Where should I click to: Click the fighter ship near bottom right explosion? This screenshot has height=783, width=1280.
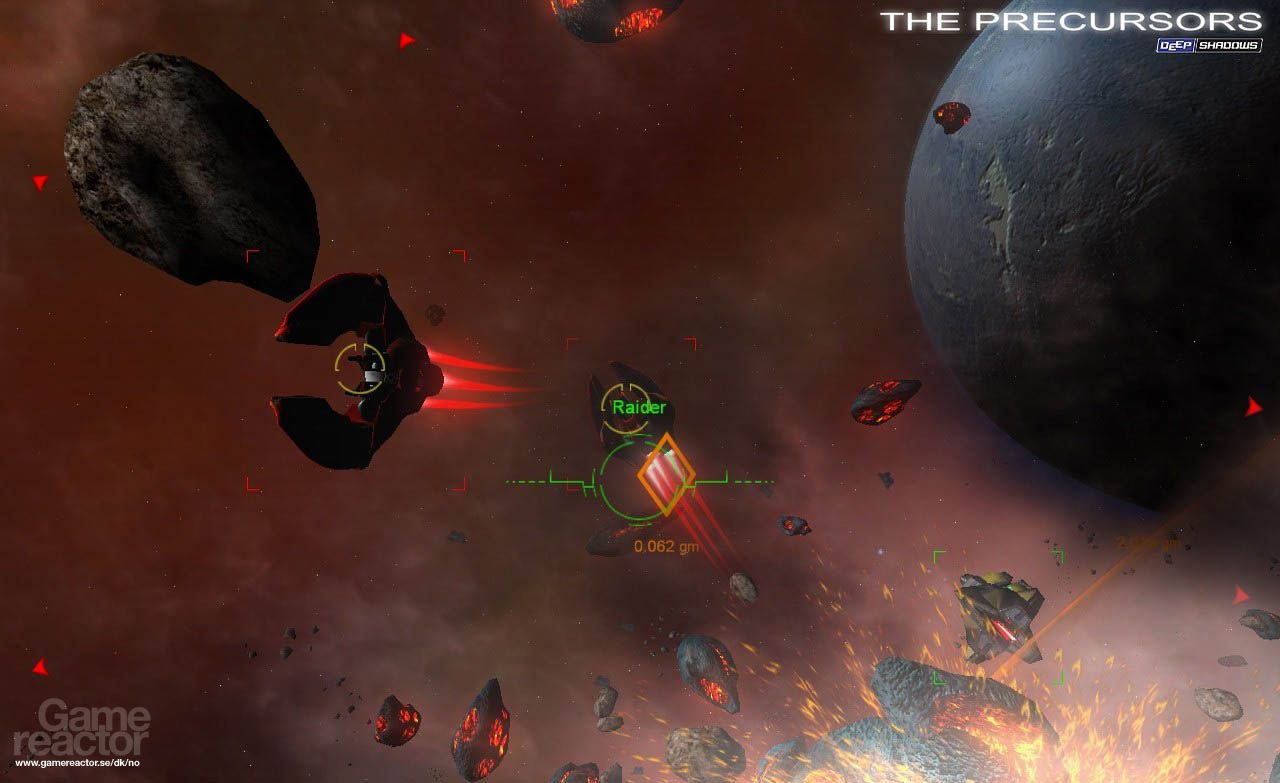coord(1000,615)
